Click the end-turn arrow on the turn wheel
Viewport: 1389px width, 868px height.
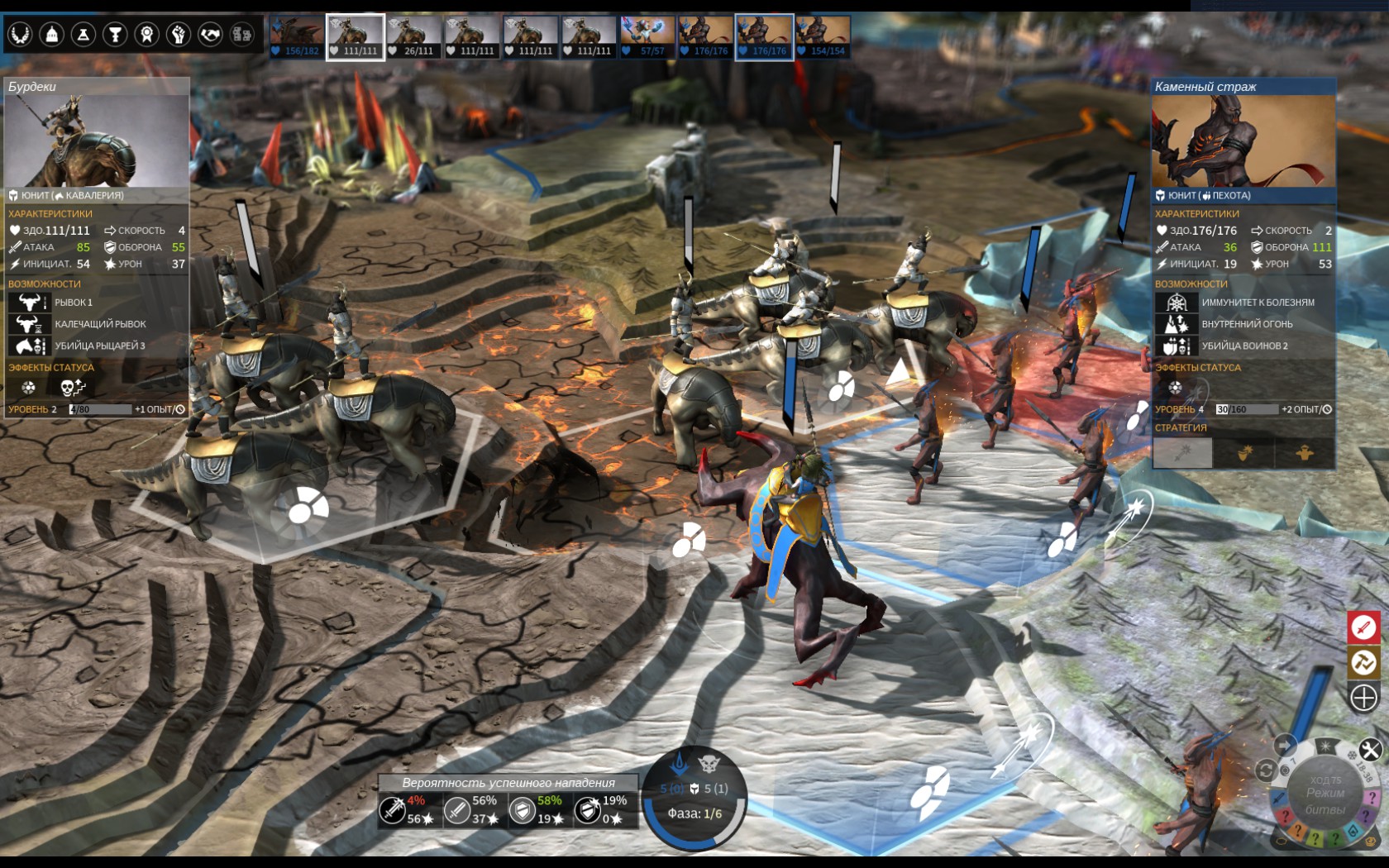click(x=1285, y=745)
